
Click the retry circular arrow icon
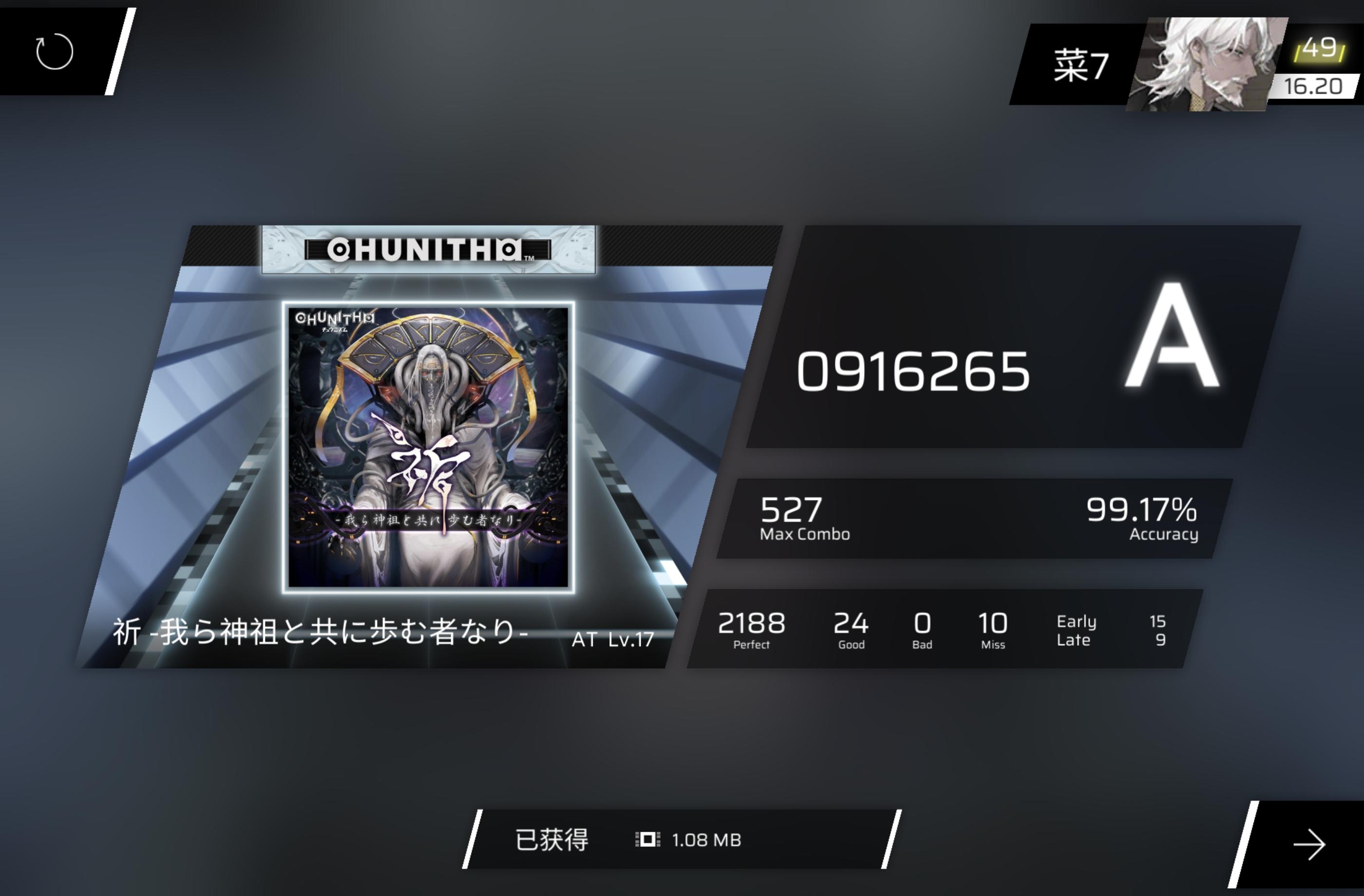pyautogui.click(x=55, y=51)
